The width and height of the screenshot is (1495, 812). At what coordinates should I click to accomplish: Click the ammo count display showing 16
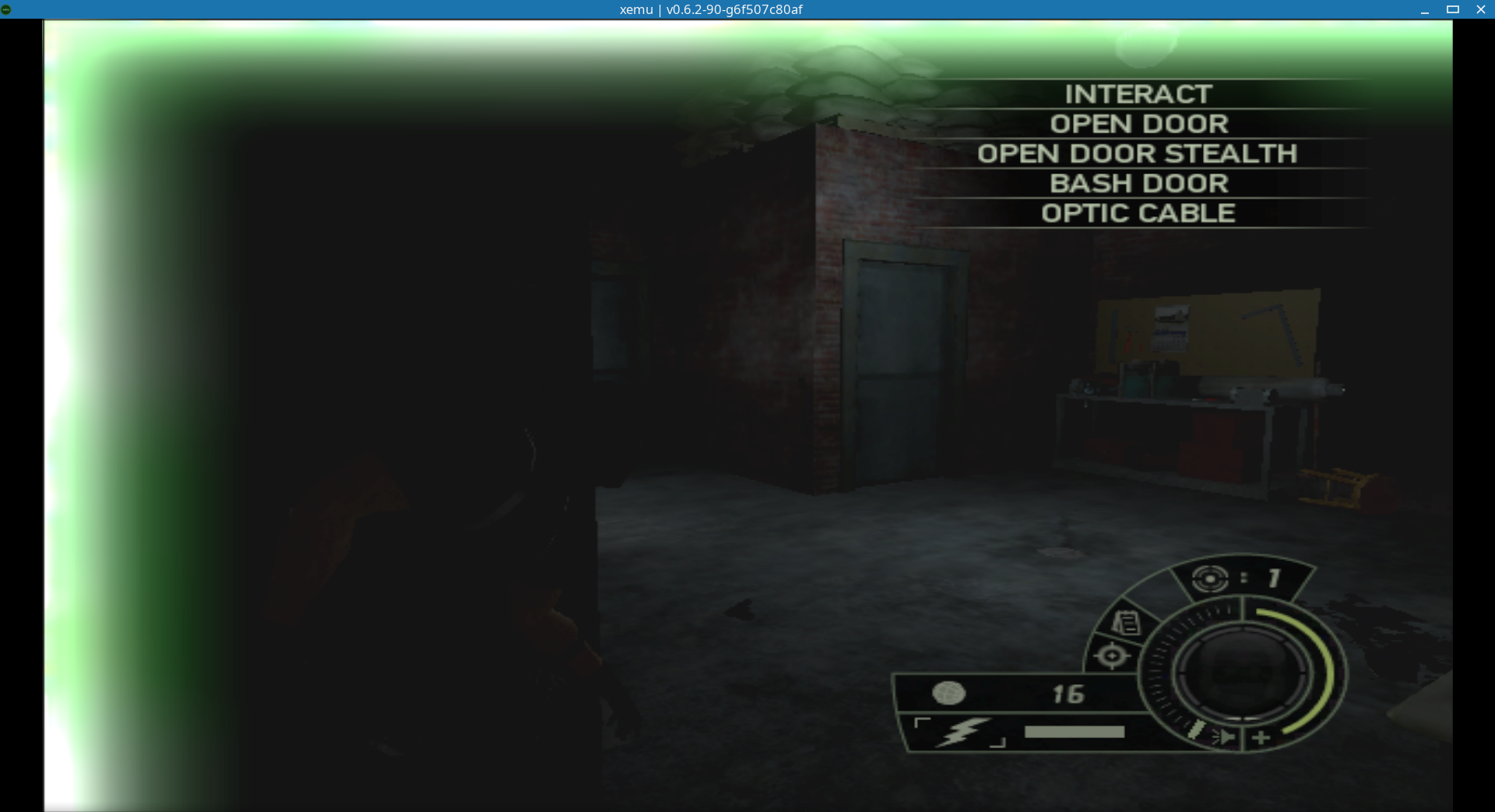pyautogui.click(x=1068, y=694)
